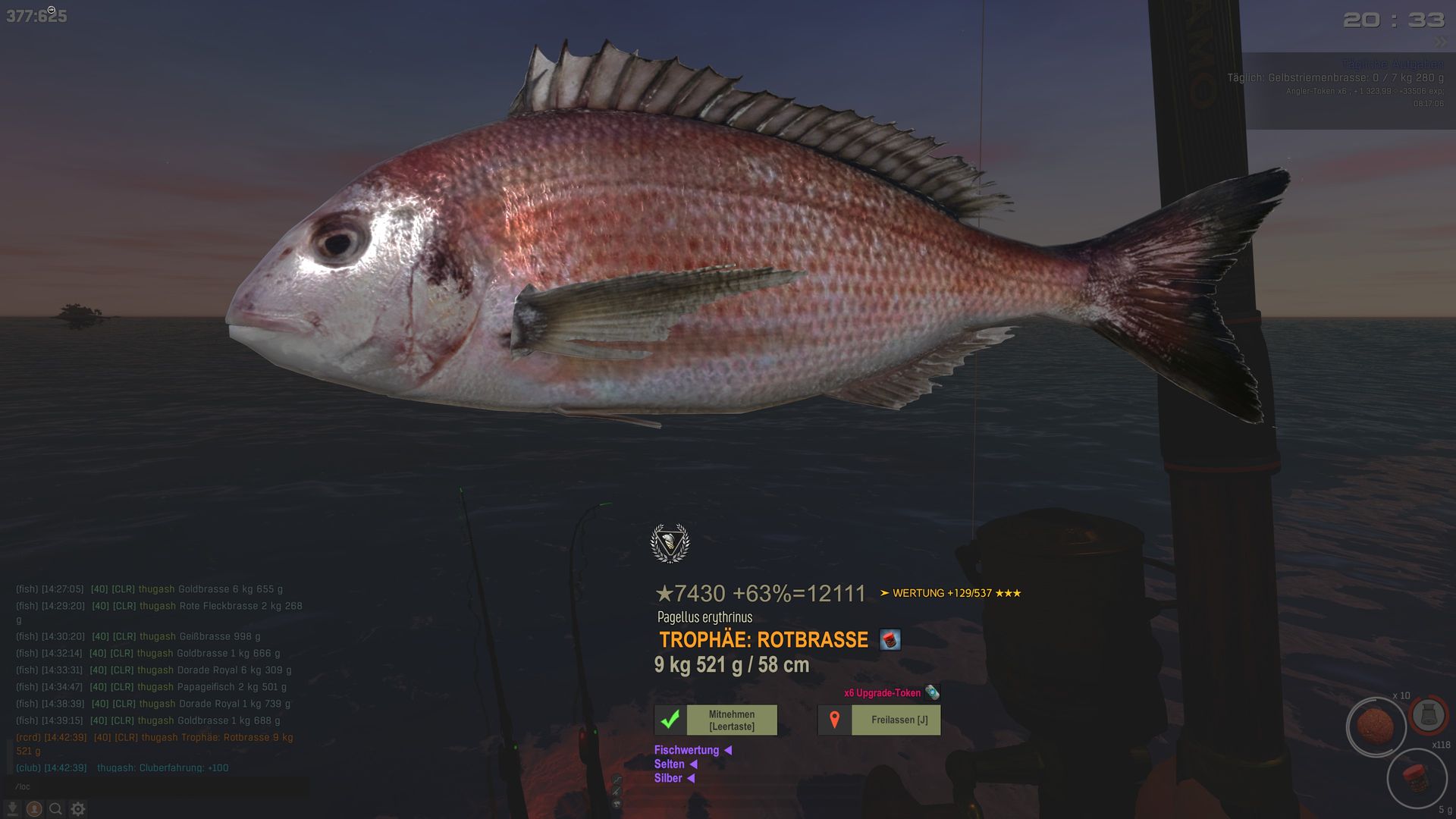Open the chat settings gear icon
The image size is (1456, 819).
78,809
